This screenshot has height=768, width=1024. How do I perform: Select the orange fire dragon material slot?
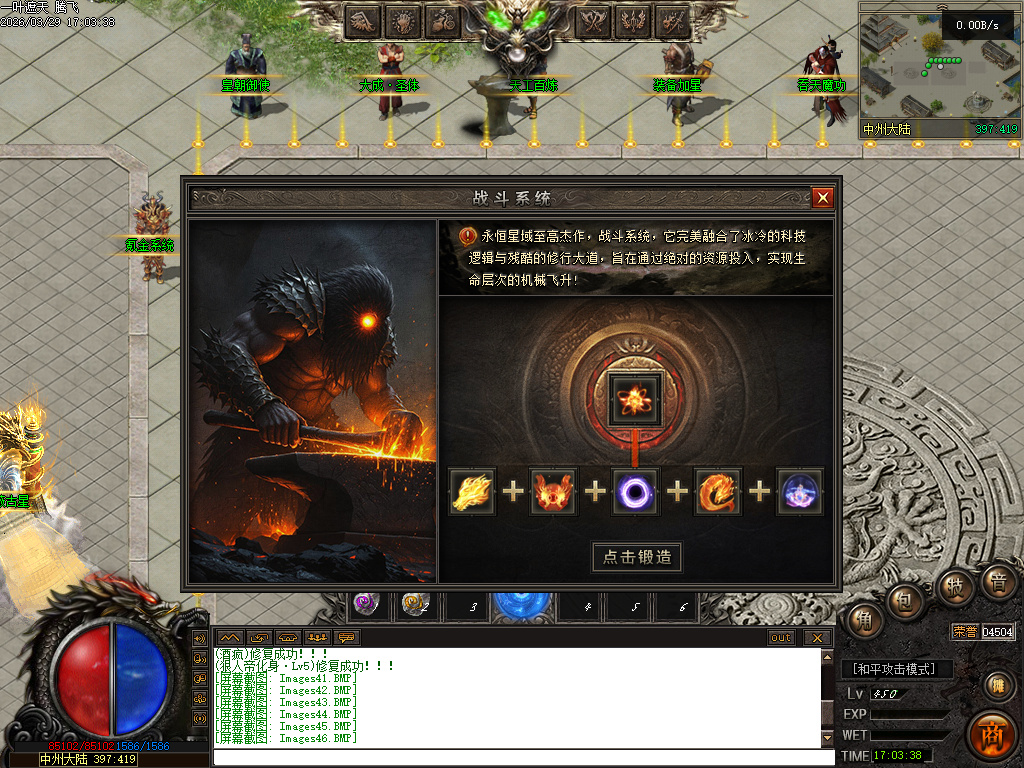pyautogui.click(x=718, y=492)
